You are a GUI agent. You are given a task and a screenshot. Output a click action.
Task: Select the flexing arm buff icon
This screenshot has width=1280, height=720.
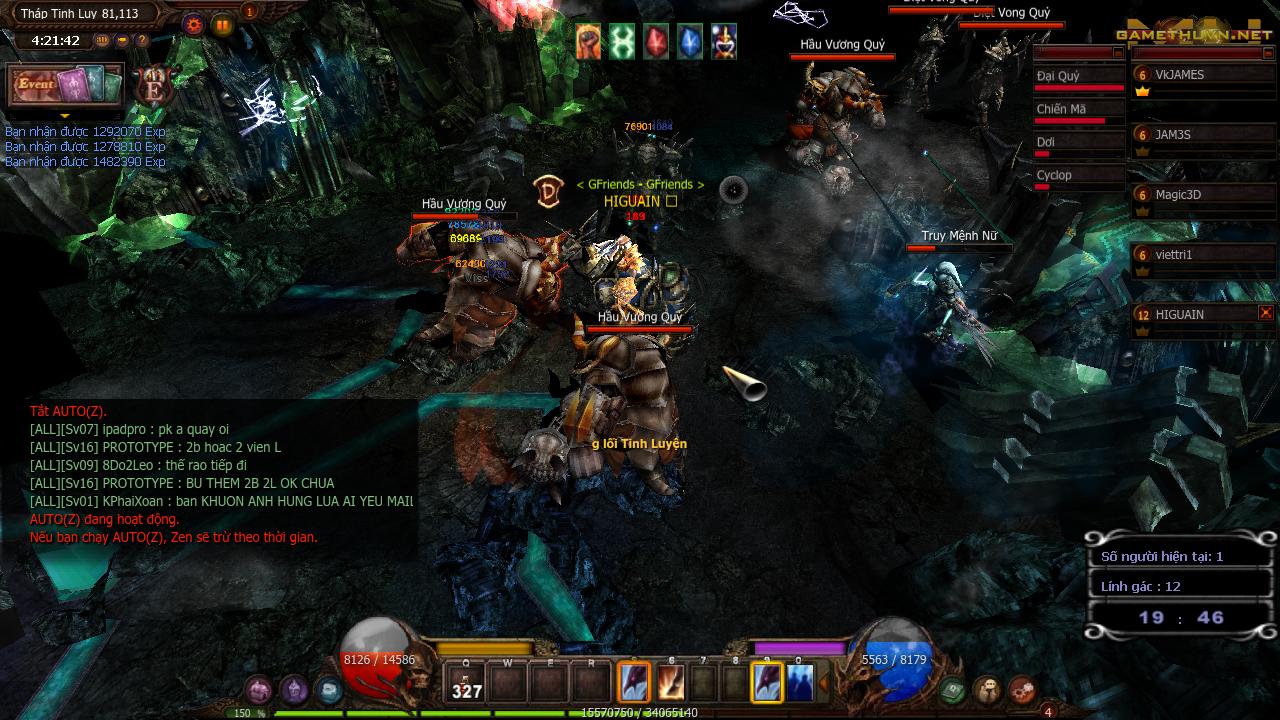pyautogui.click(x=588, y=42)
